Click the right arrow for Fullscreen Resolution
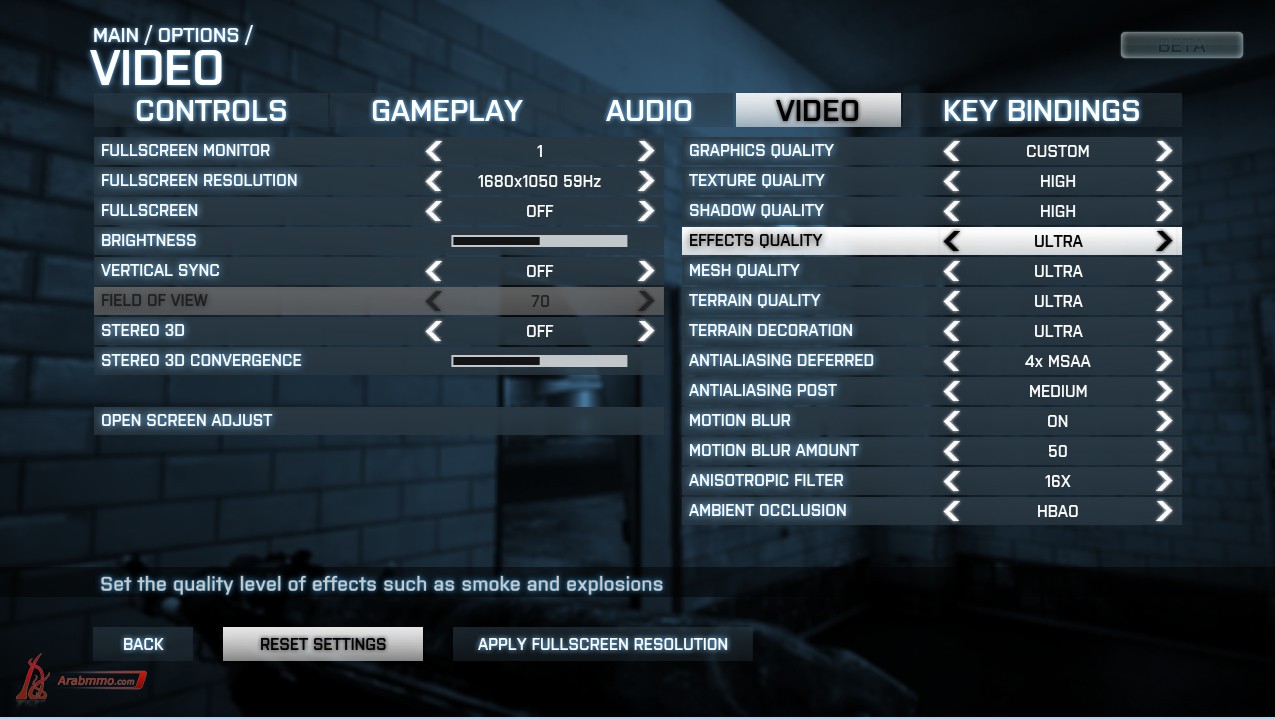Screen dimensions: 1275x719 [x=646, y=181]
